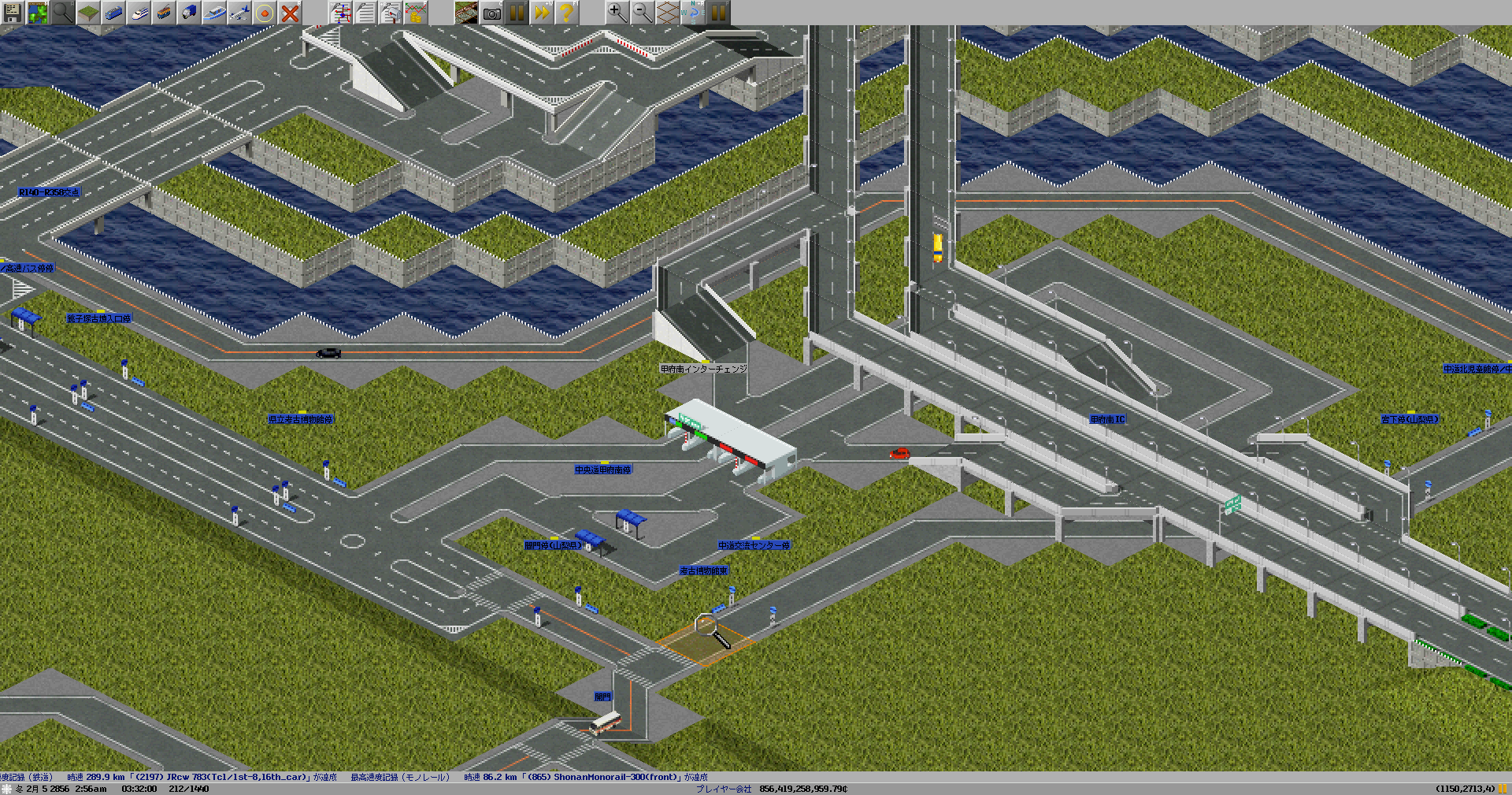Open the finances chart with coins
Viewport: 1512px width, 795px height.
[x=416, y=13]
